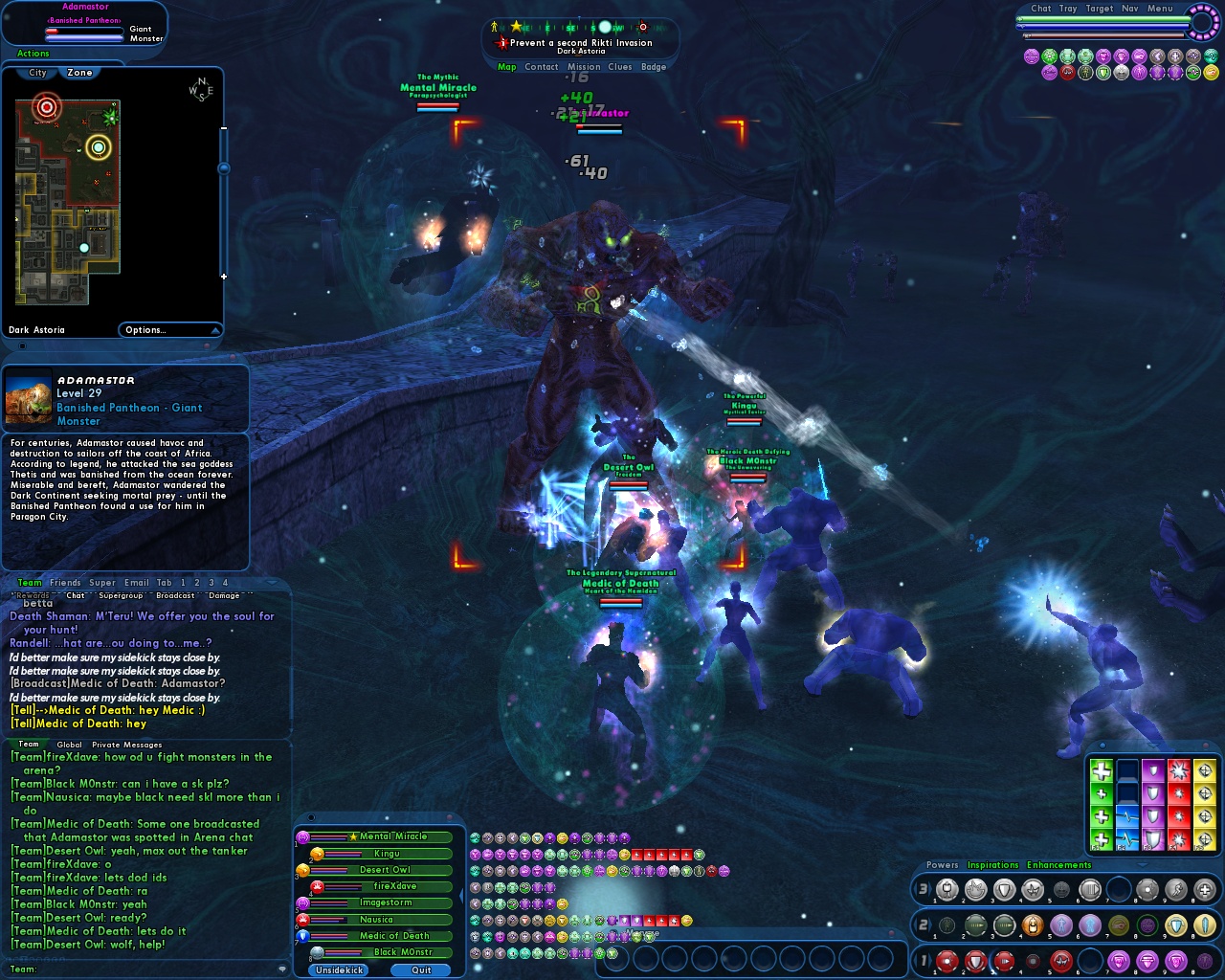Open the Actions menu under the target name
1225x980 pixels.
pyautogui.click(x=33, y=54)
